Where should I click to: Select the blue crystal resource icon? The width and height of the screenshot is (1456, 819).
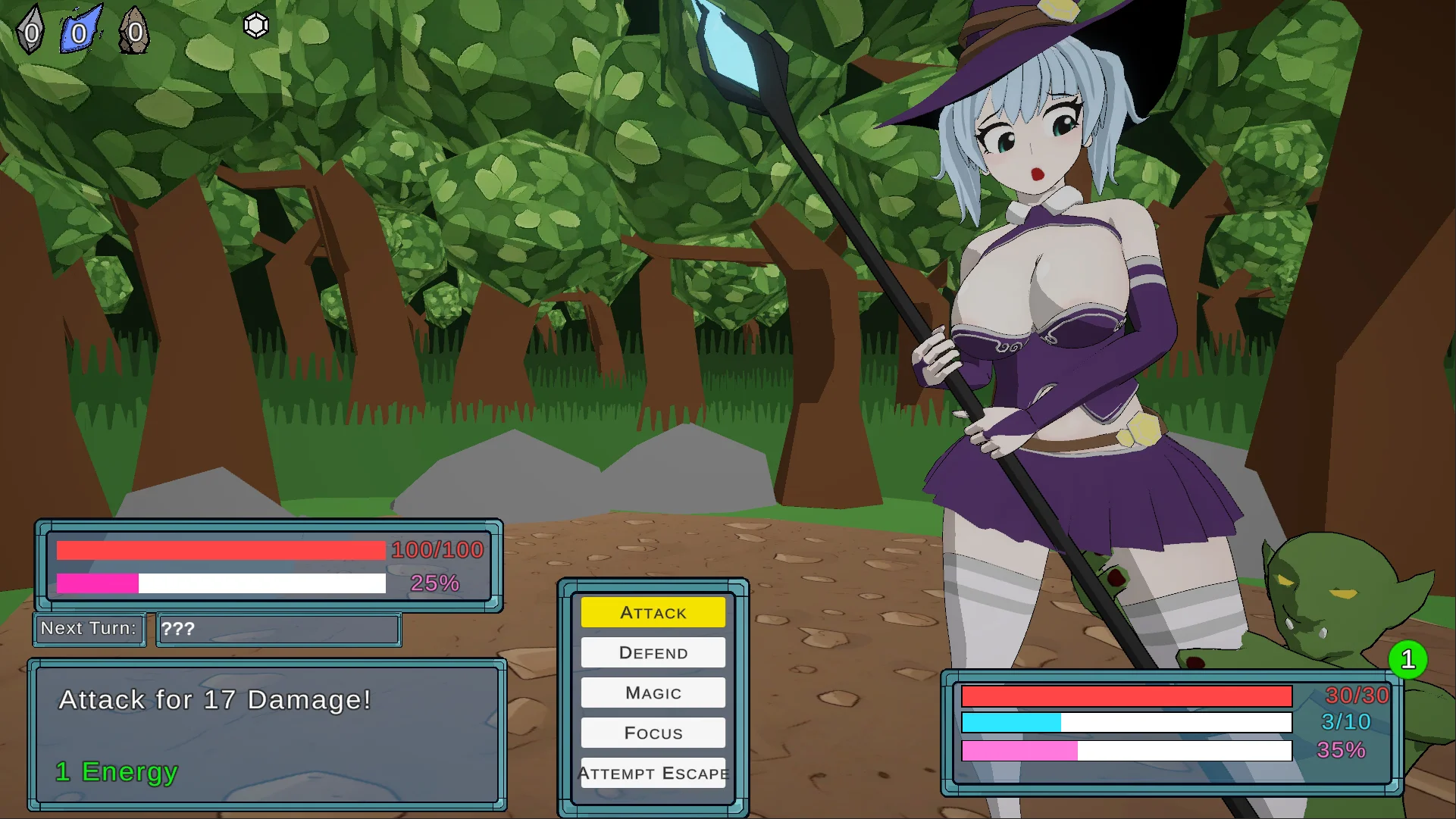tap(80, 30)
